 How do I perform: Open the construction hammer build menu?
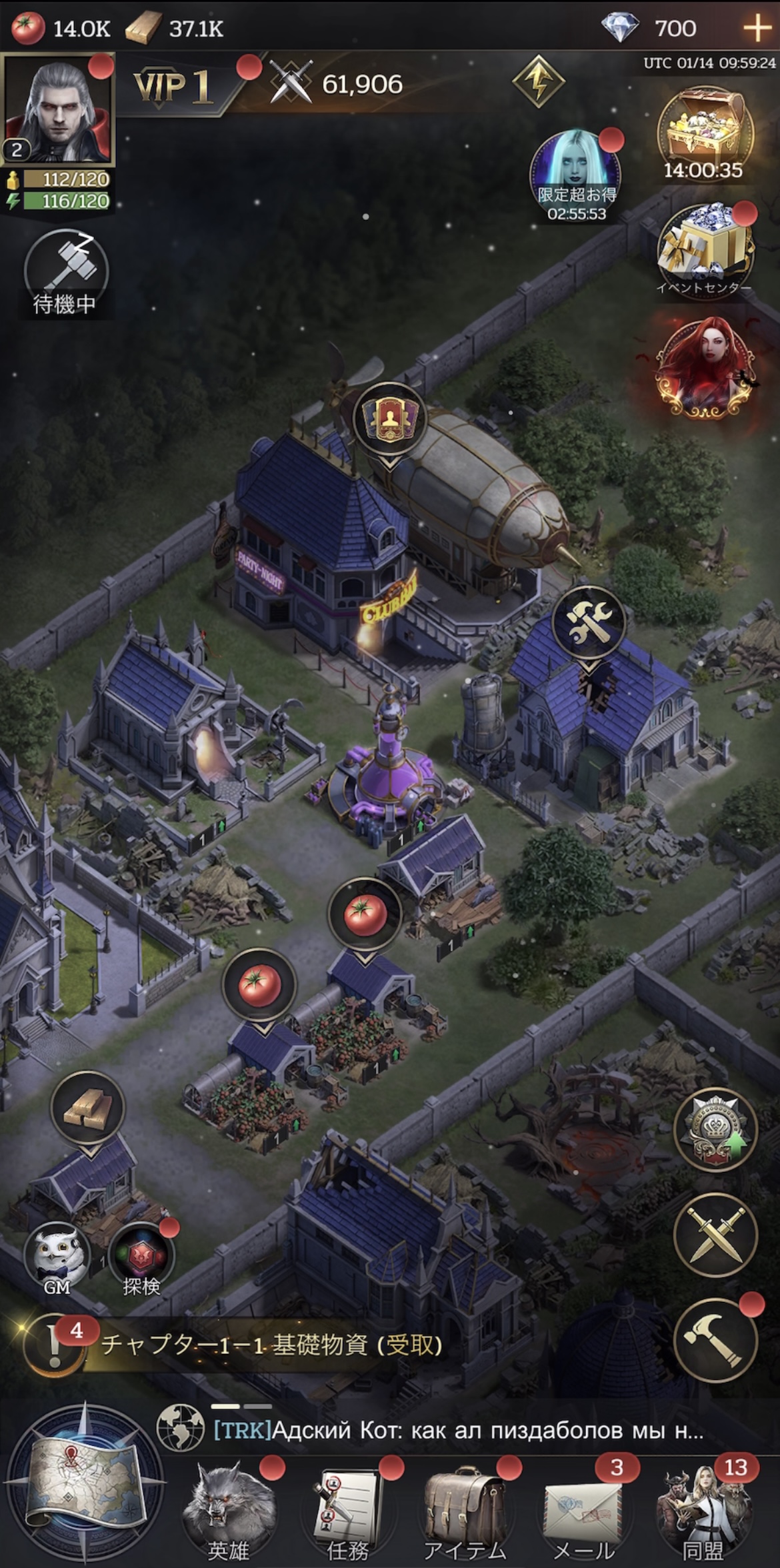[x=715, y=1341]
